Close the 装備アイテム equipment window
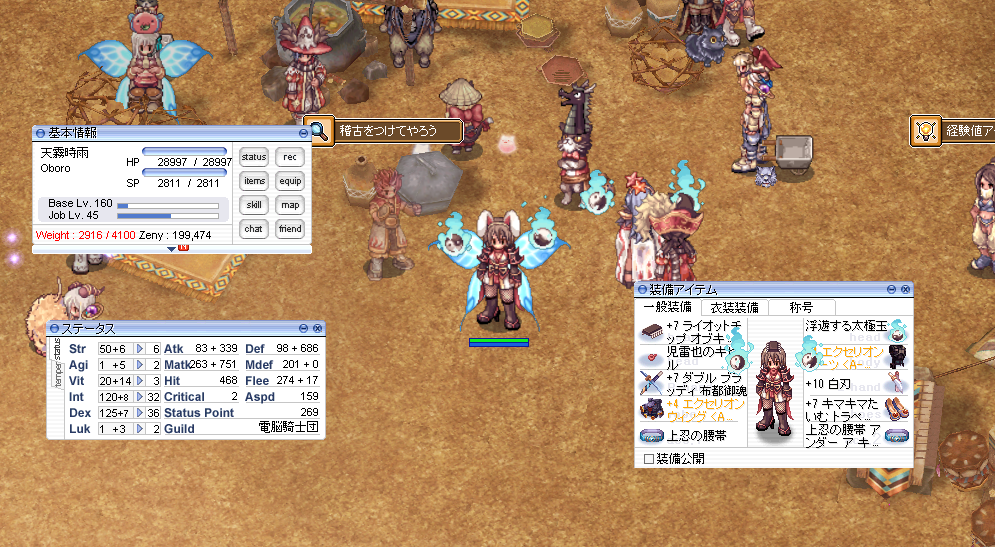Image resolution: width=995 pixels, height=547 pixels. pyautogui.click(x=907, y=289)
